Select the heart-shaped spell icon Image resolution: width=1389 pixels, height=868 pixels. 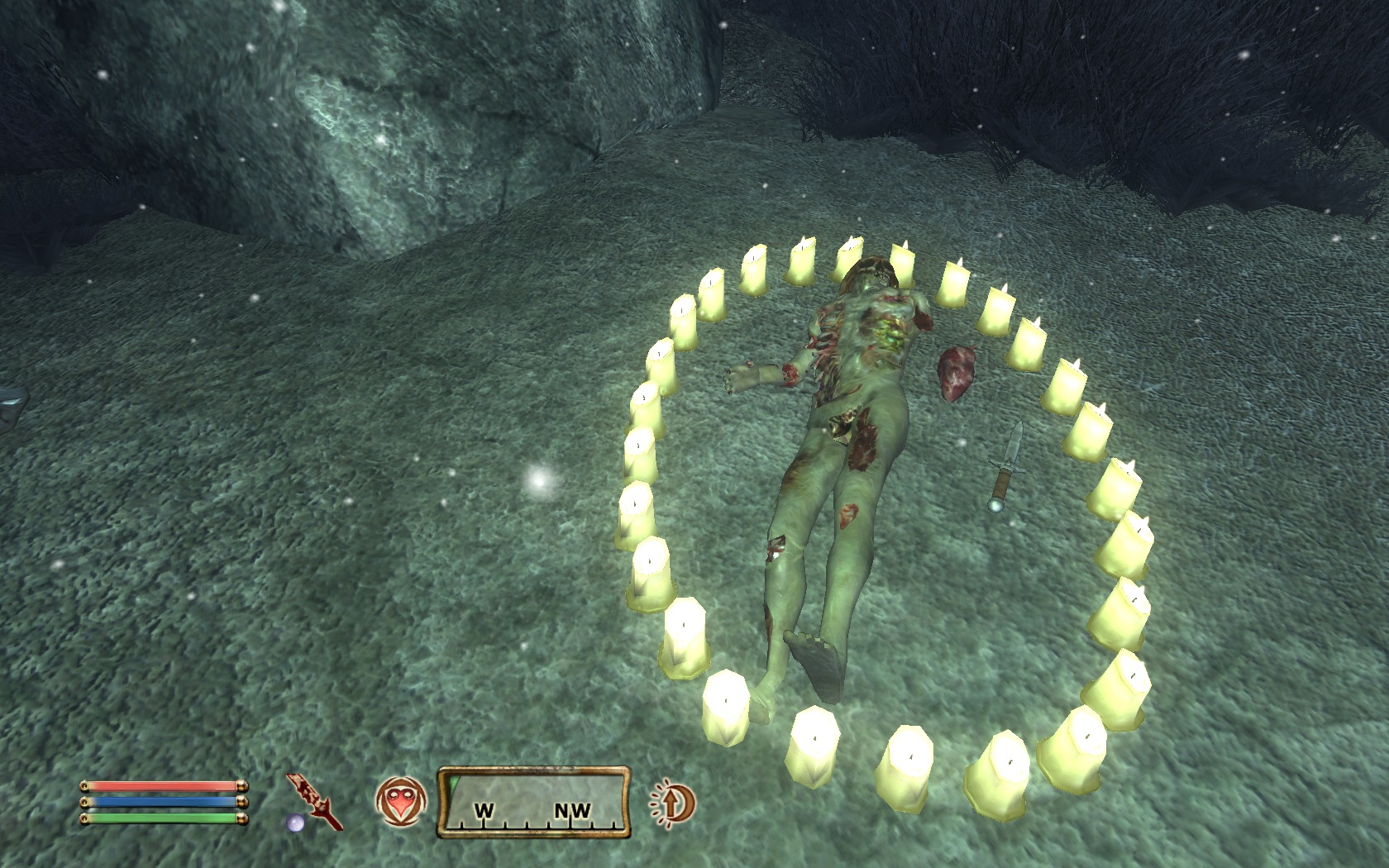[x=401, y=802]
